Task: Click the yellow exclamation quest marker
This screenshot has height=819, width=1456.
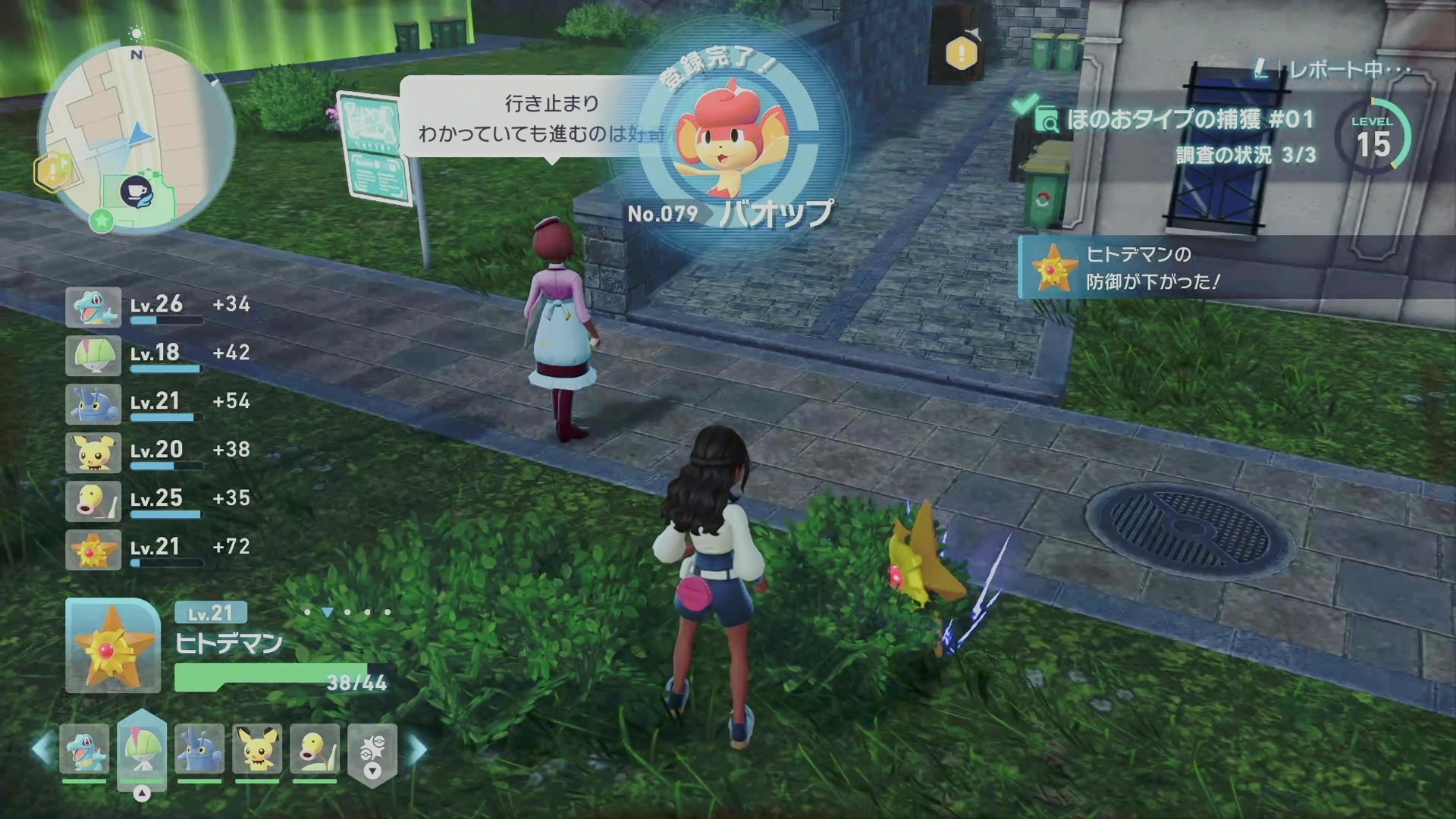Action: click(962, 52)
